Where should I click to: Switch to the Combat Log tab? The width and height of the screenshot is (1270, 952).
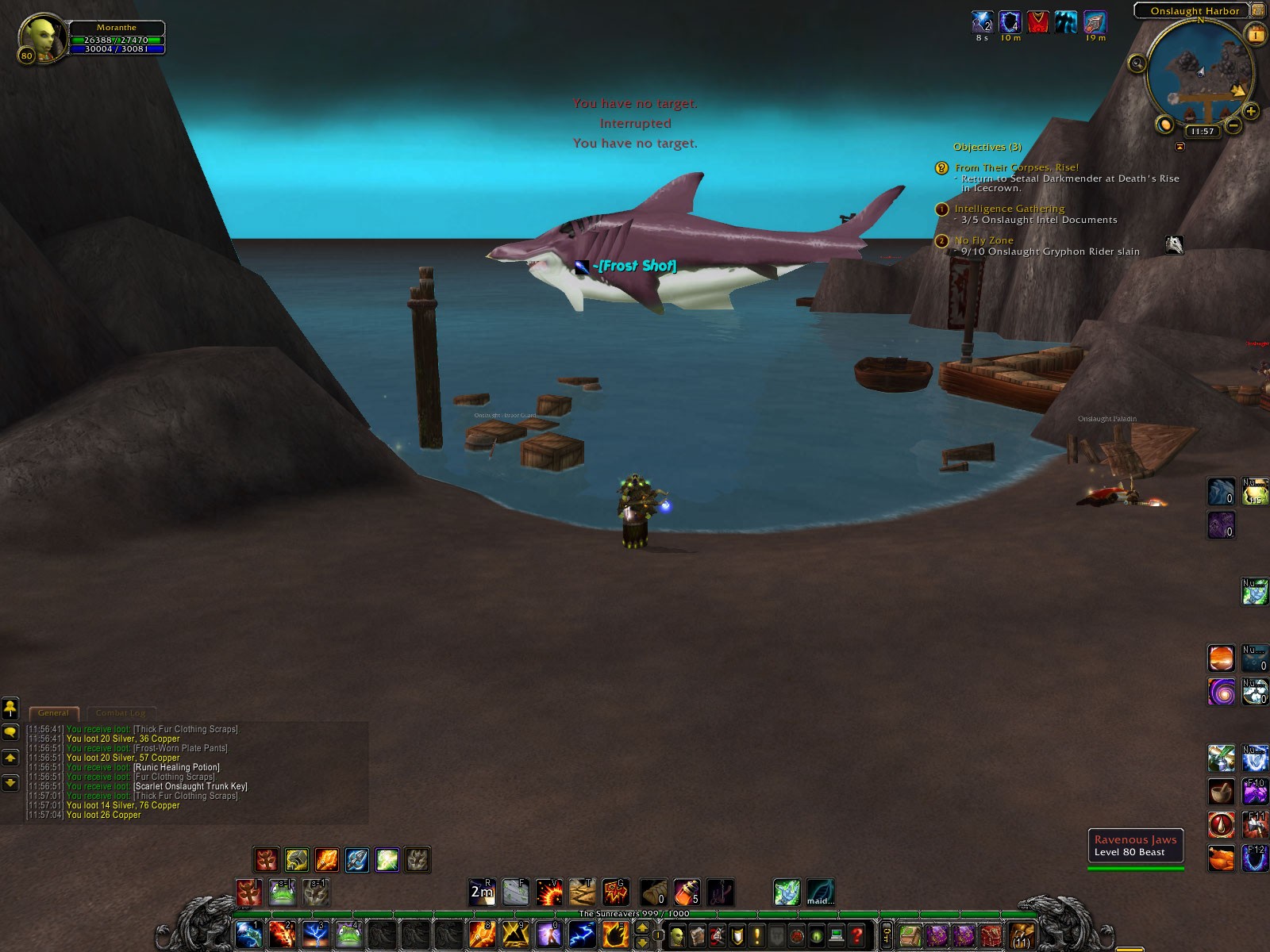tap(121, 712)
